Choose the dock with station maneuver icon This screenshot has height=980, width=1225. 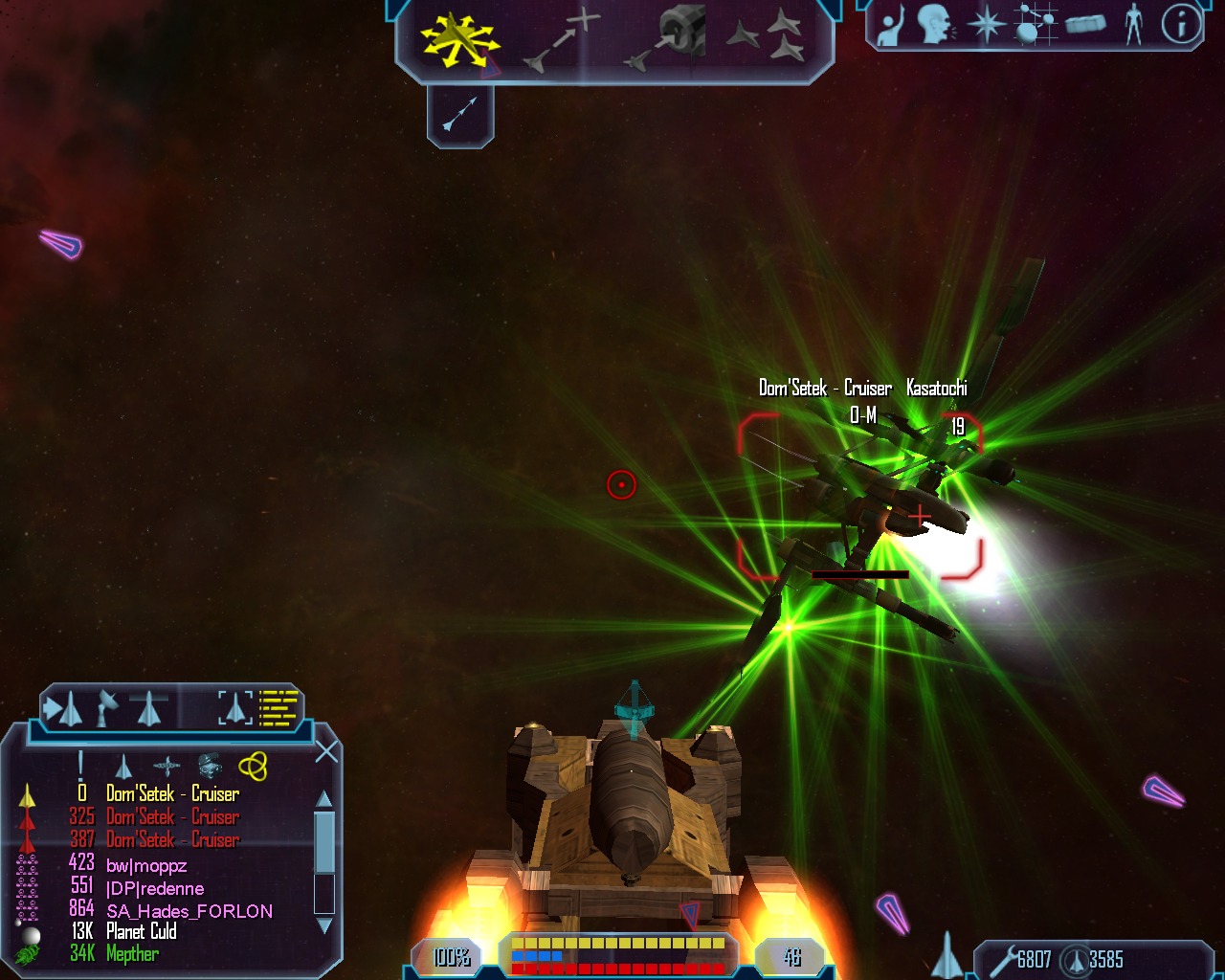pos(669,38)
